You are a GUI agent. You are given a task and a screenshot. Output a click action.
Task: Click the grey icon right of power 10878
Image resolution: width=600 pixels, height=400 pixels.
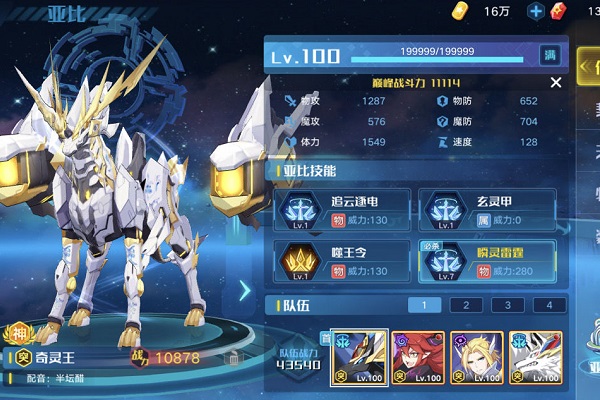tap(233, 358)
